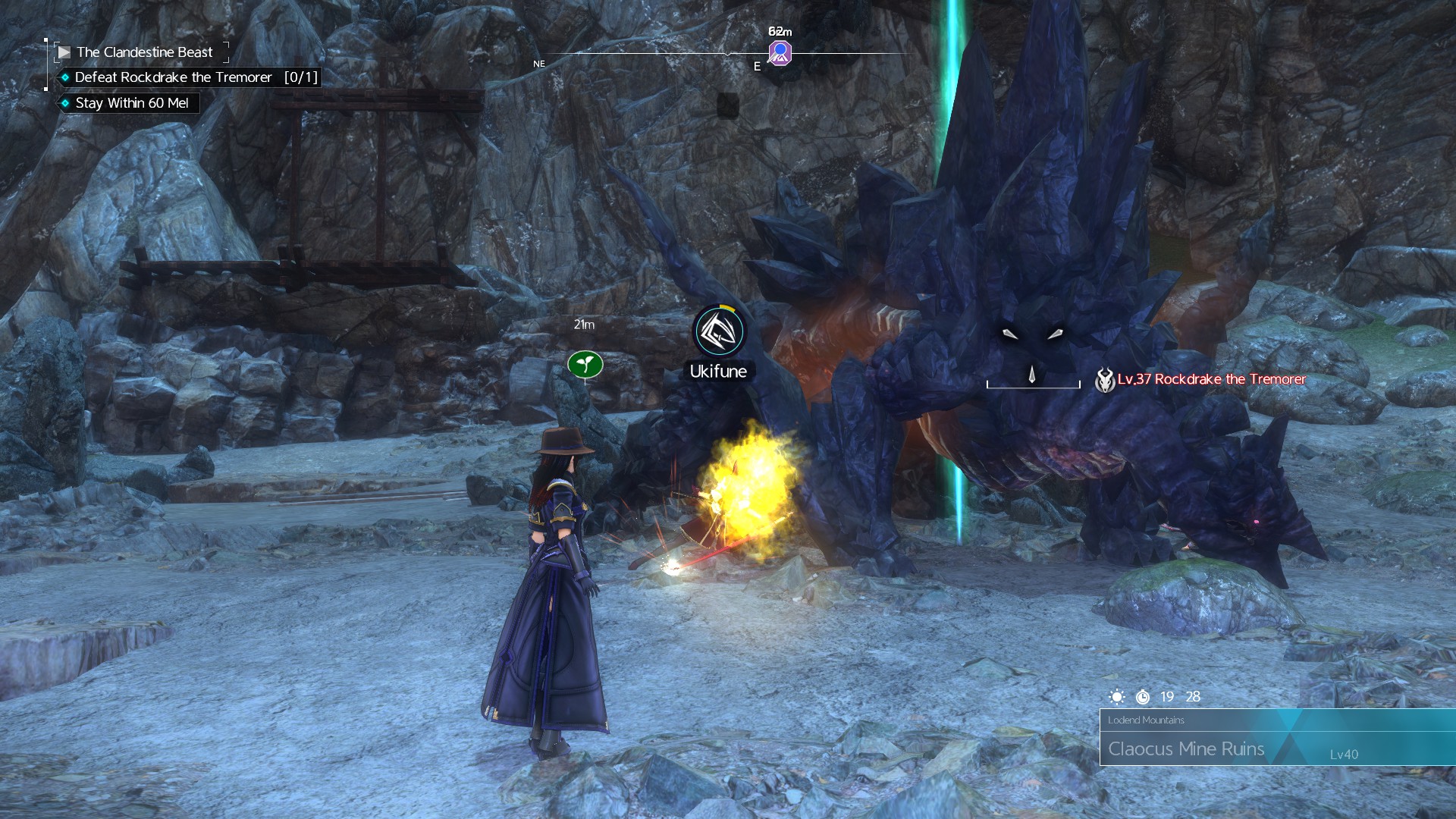
Task: Click the green sprout waypoint marker
Action: pyautogui.click(x=585, y=365)
